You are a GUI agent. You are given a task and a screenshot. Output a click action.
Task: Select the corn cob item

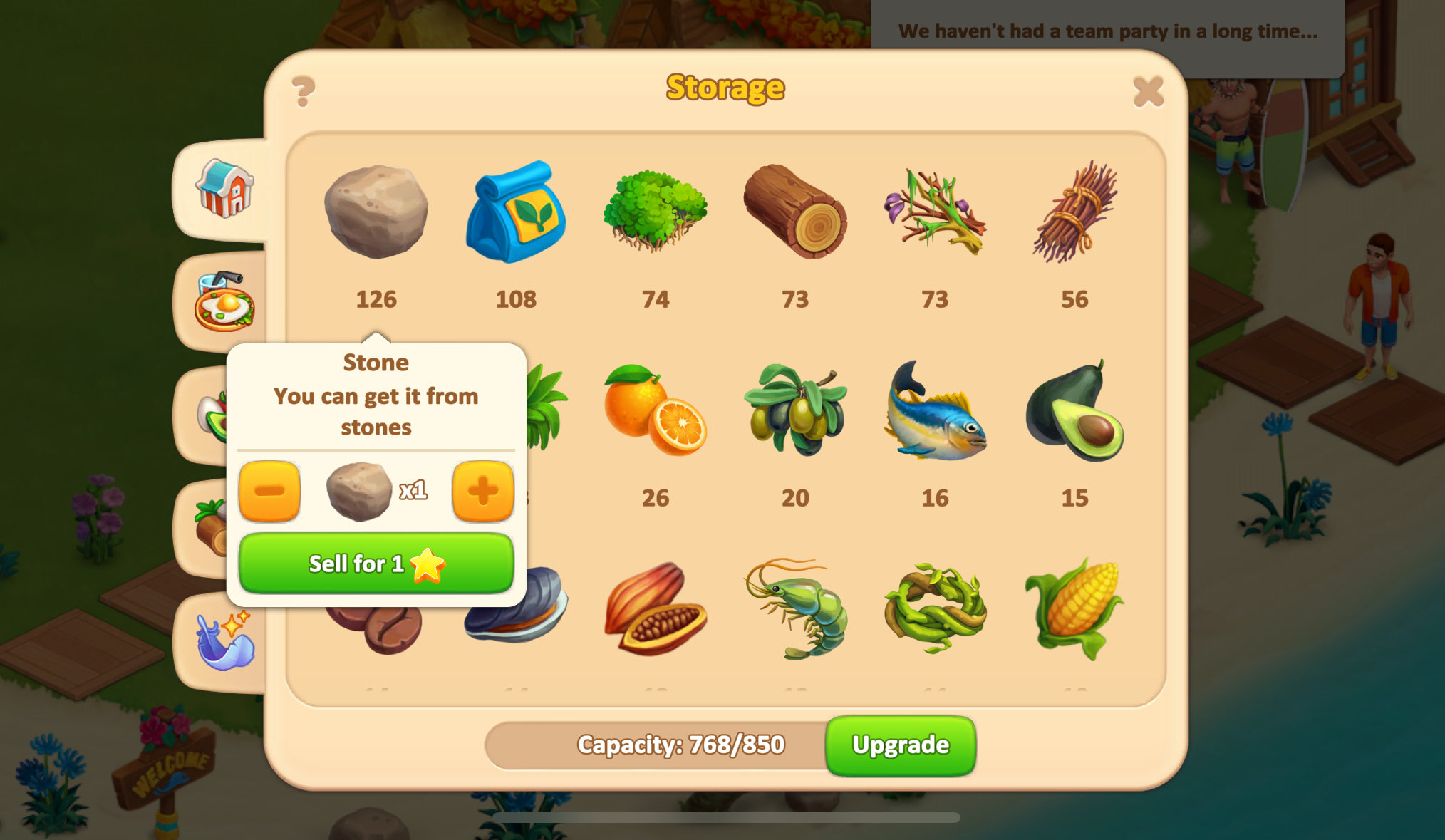coord(1074,609)
